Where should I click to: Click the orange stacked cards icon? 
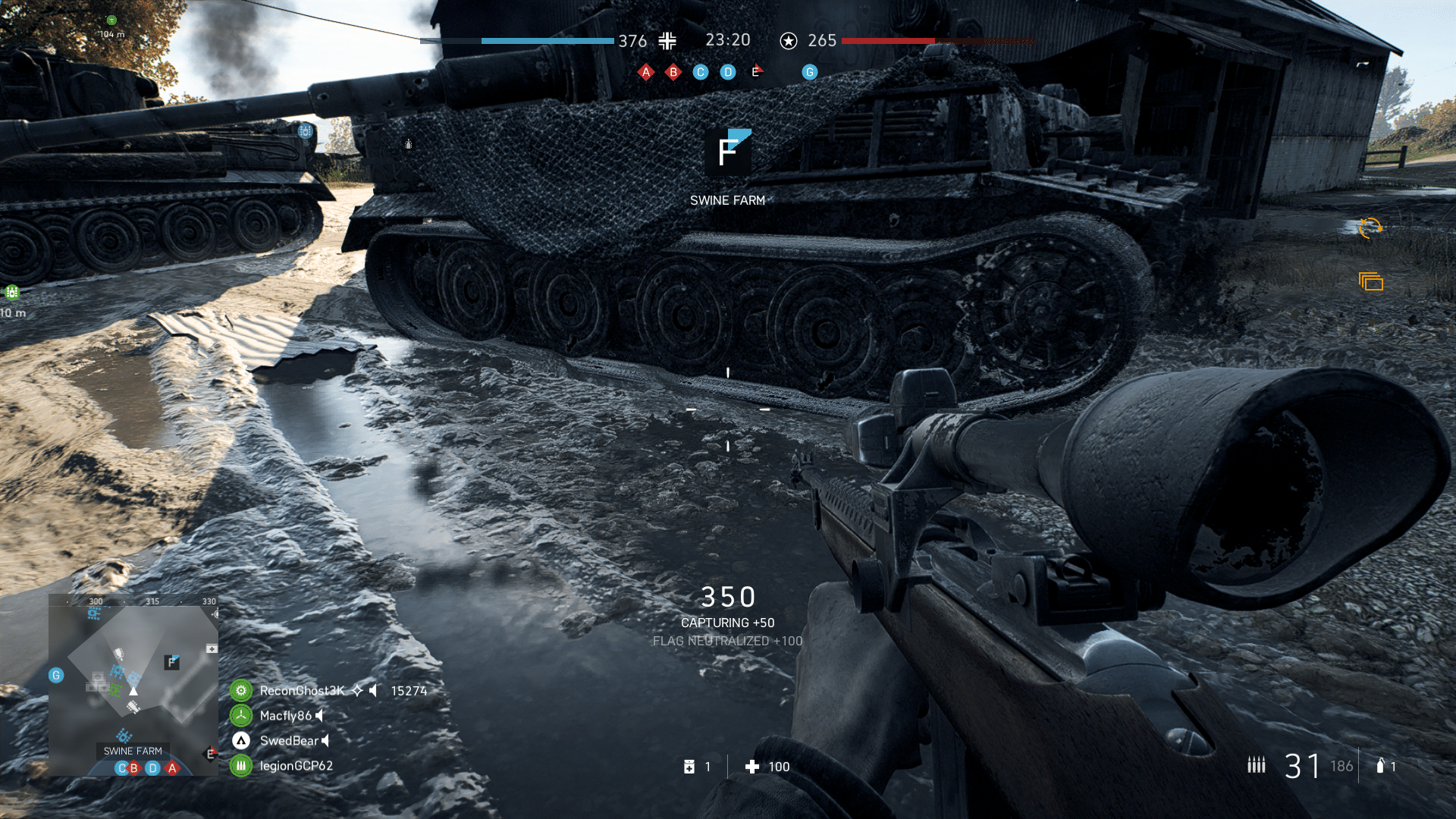point(1371,282)
